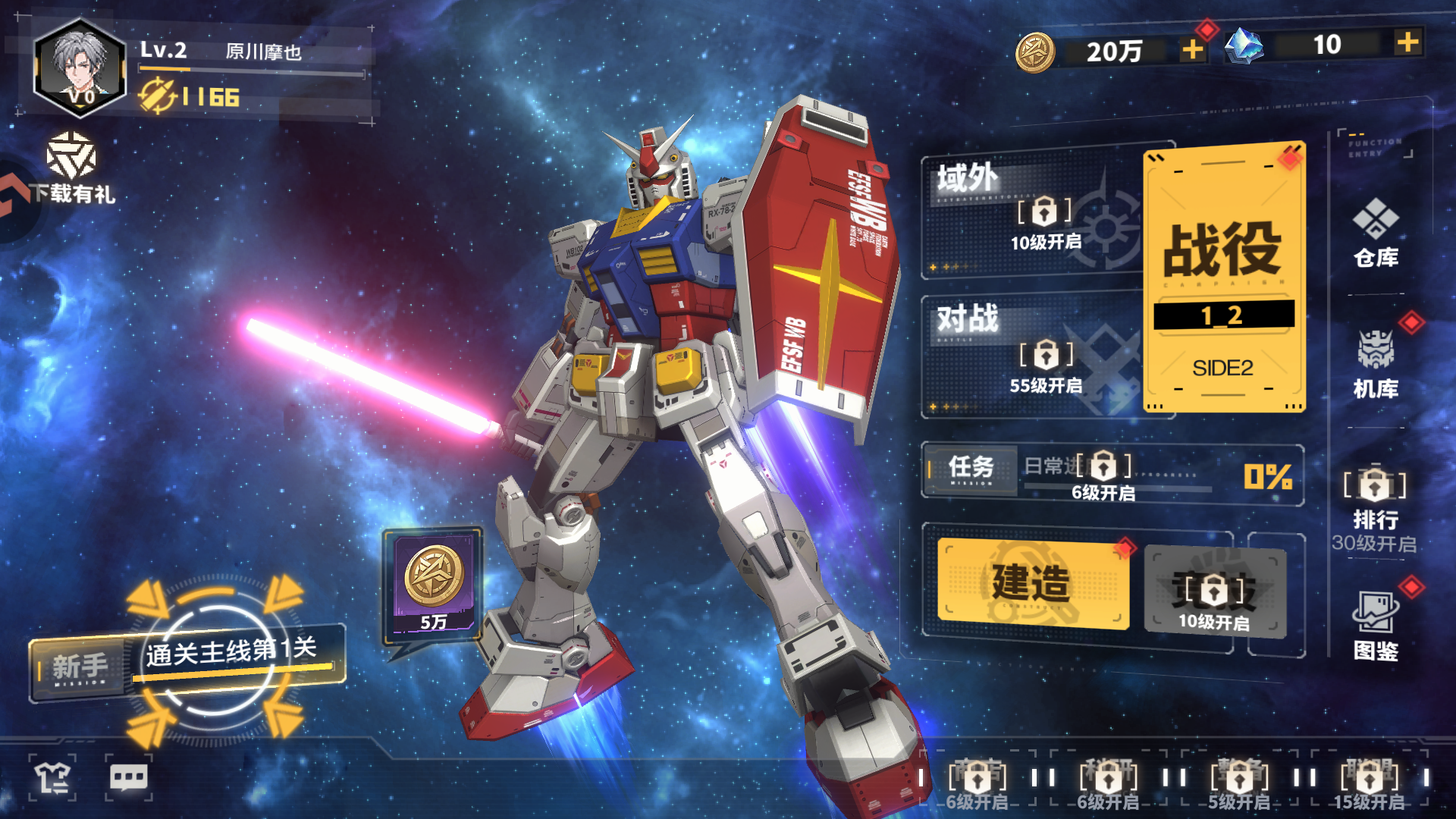
Task: Open the 下载有礼 download reward
Action: [x=71, y=171]
